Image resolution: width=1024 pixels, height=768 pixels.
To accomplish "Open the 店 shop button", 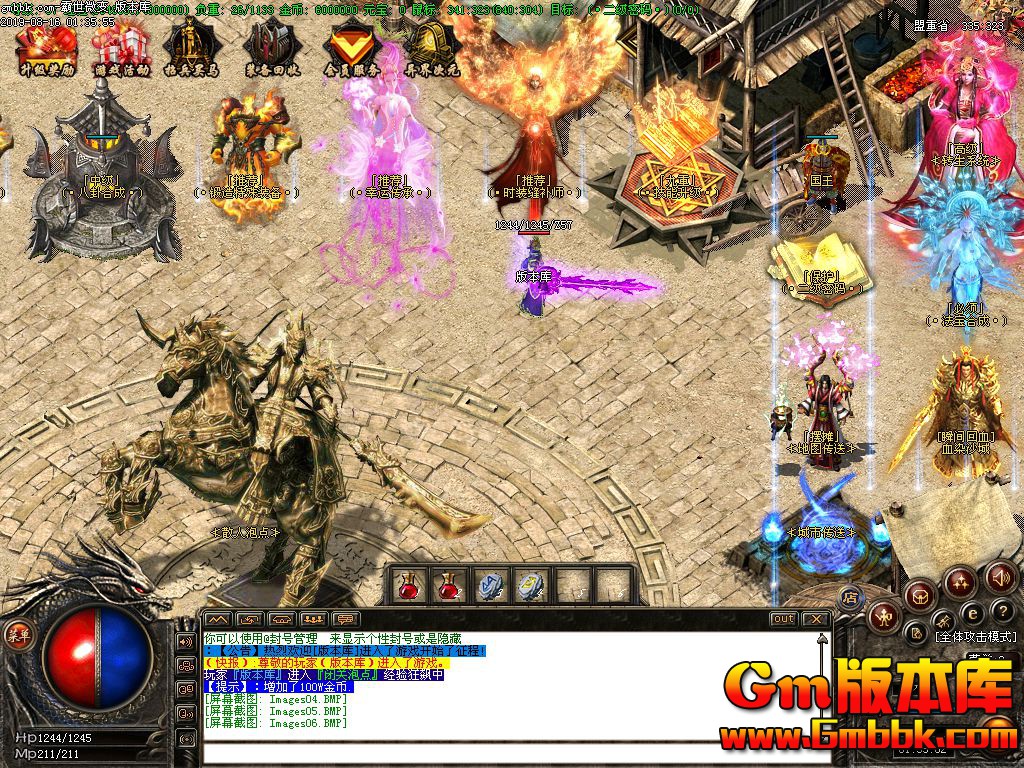I will click(851, 597).
